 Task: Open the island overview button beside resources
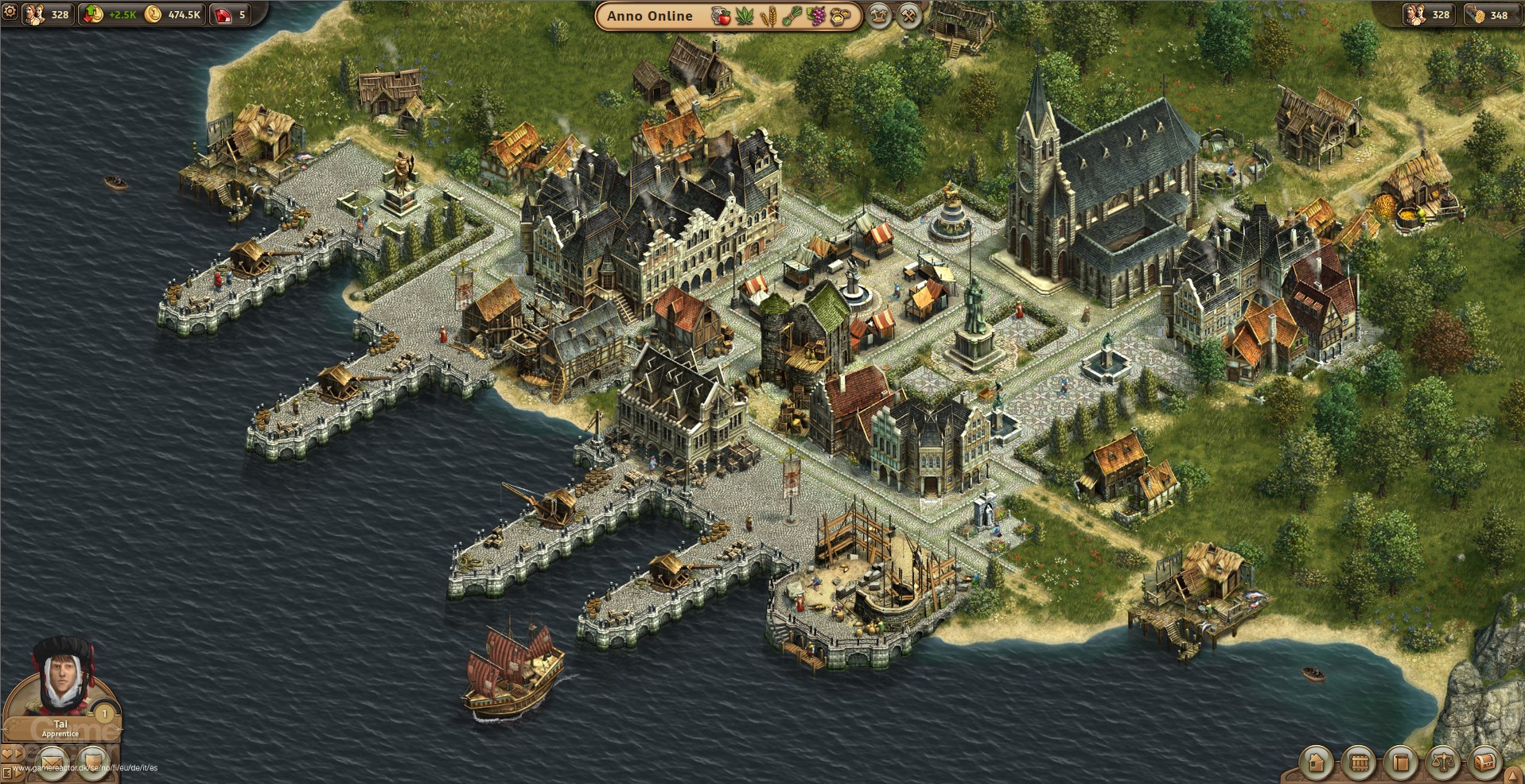pos(878,15)
